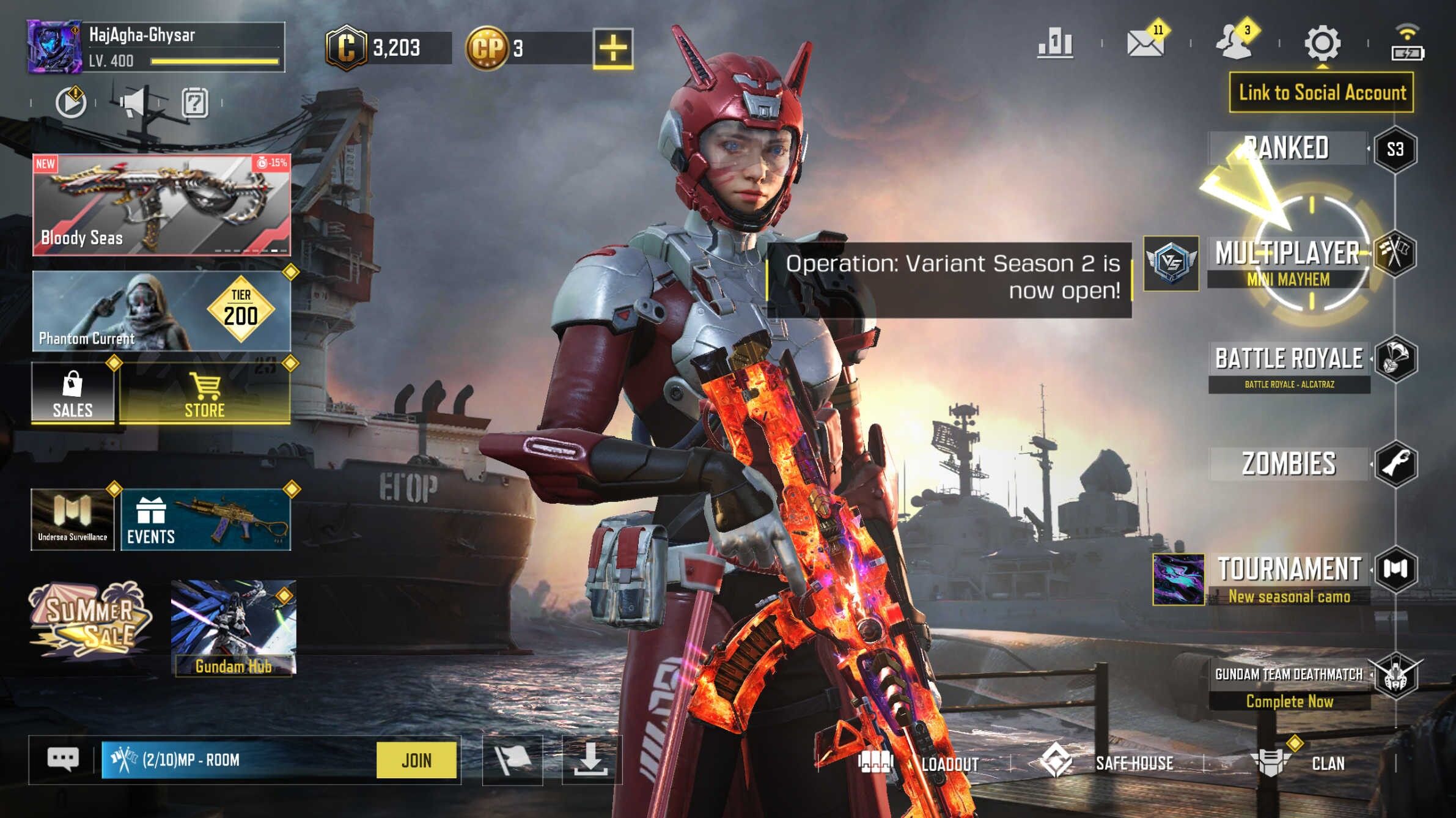The width and height of the screenshot is (1456, 818).
Task: Open the Gundam Hub
Action: click(233, 627)
